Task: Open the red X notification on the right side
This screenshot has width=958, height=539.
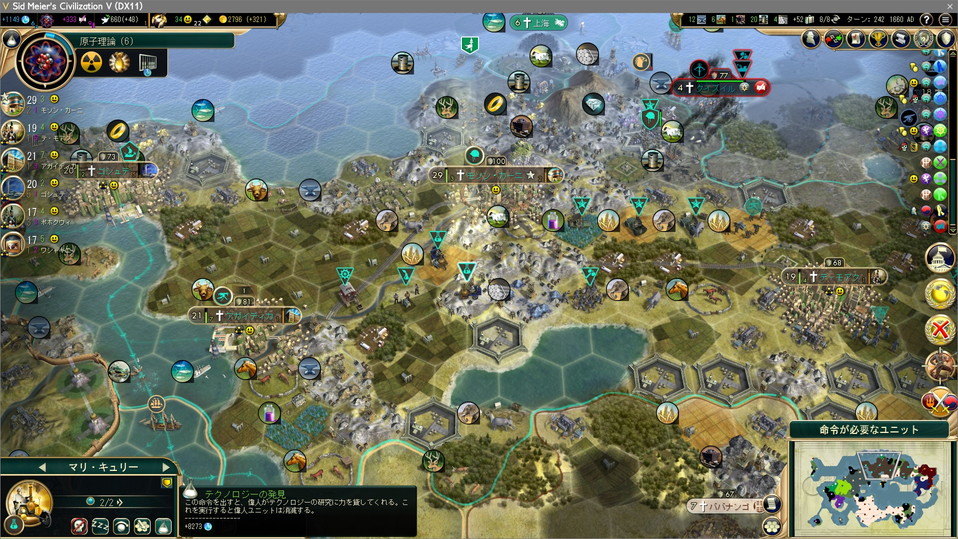Action: (940, 328)
